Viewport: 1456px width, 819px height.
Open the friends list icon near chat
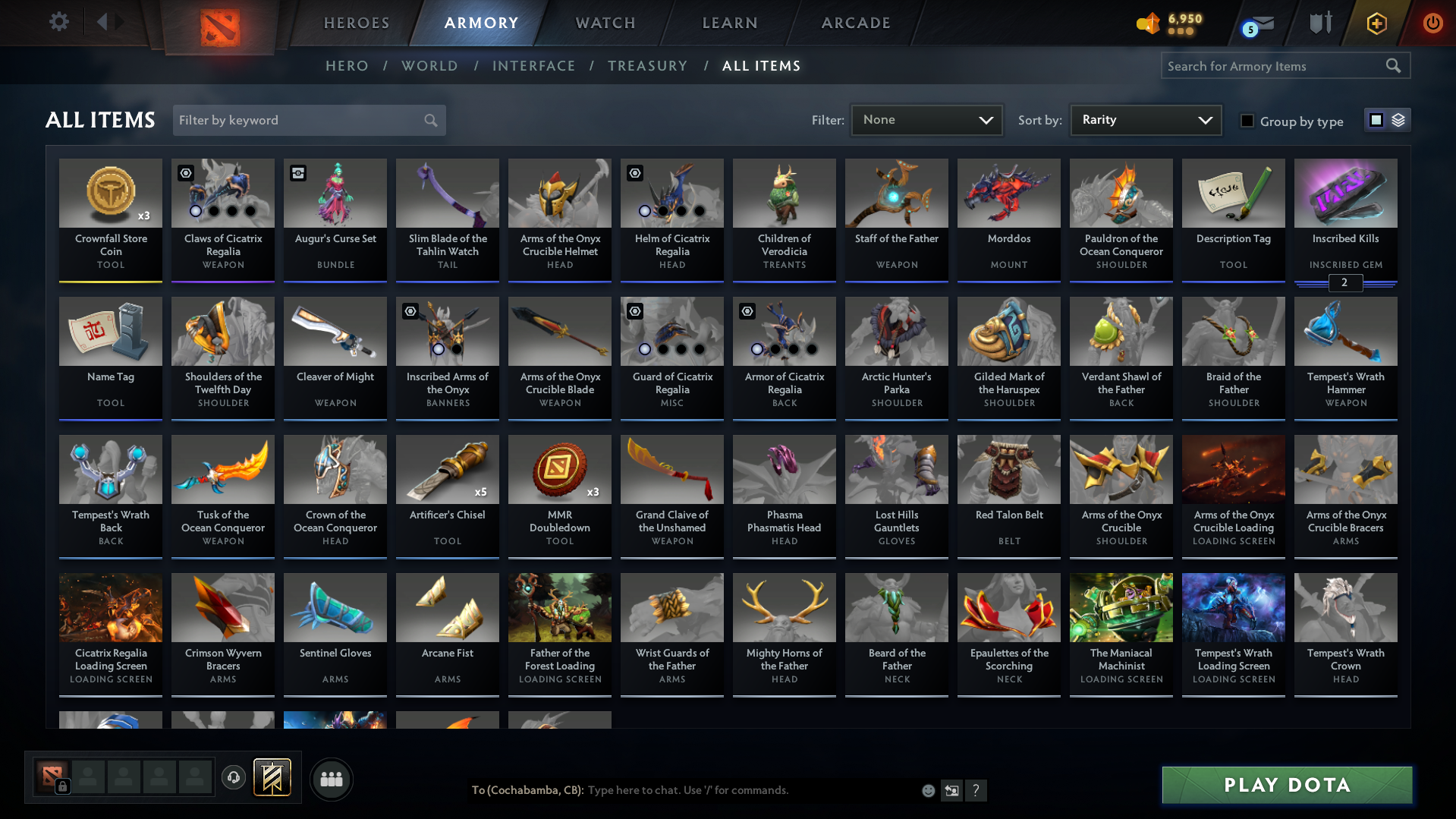pyautogui.click(x=332, y=779)
